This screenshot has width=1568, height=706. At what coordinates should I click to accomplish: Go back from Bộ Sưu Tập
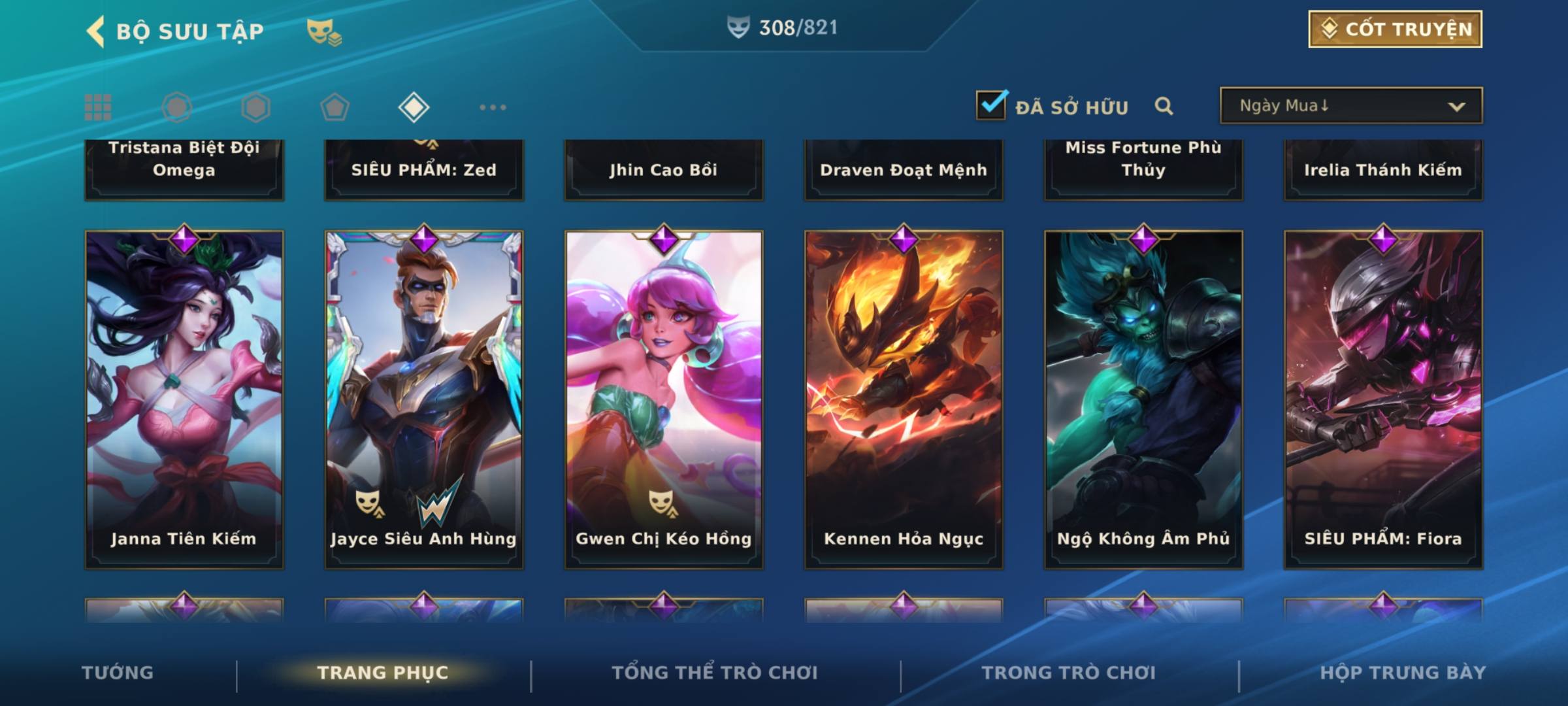96,31
